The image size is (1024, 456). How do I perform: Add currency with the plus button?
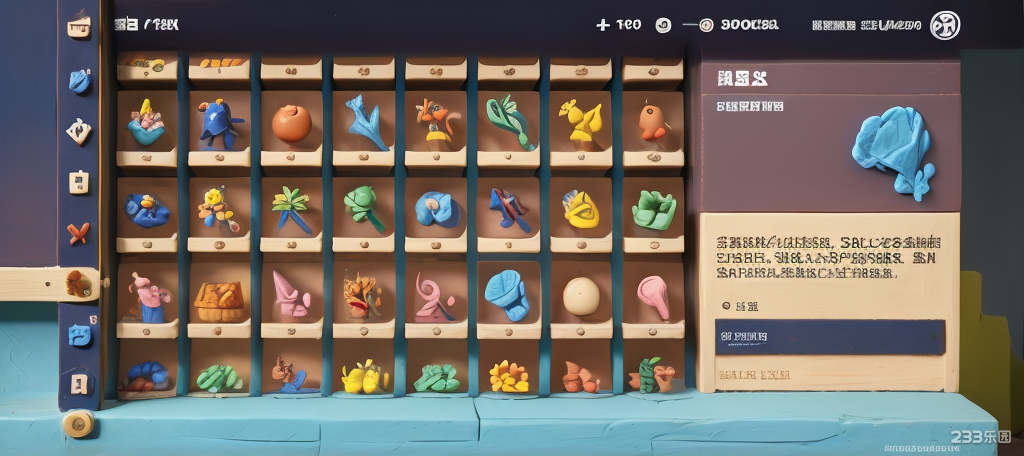click(x=602, y=25)
